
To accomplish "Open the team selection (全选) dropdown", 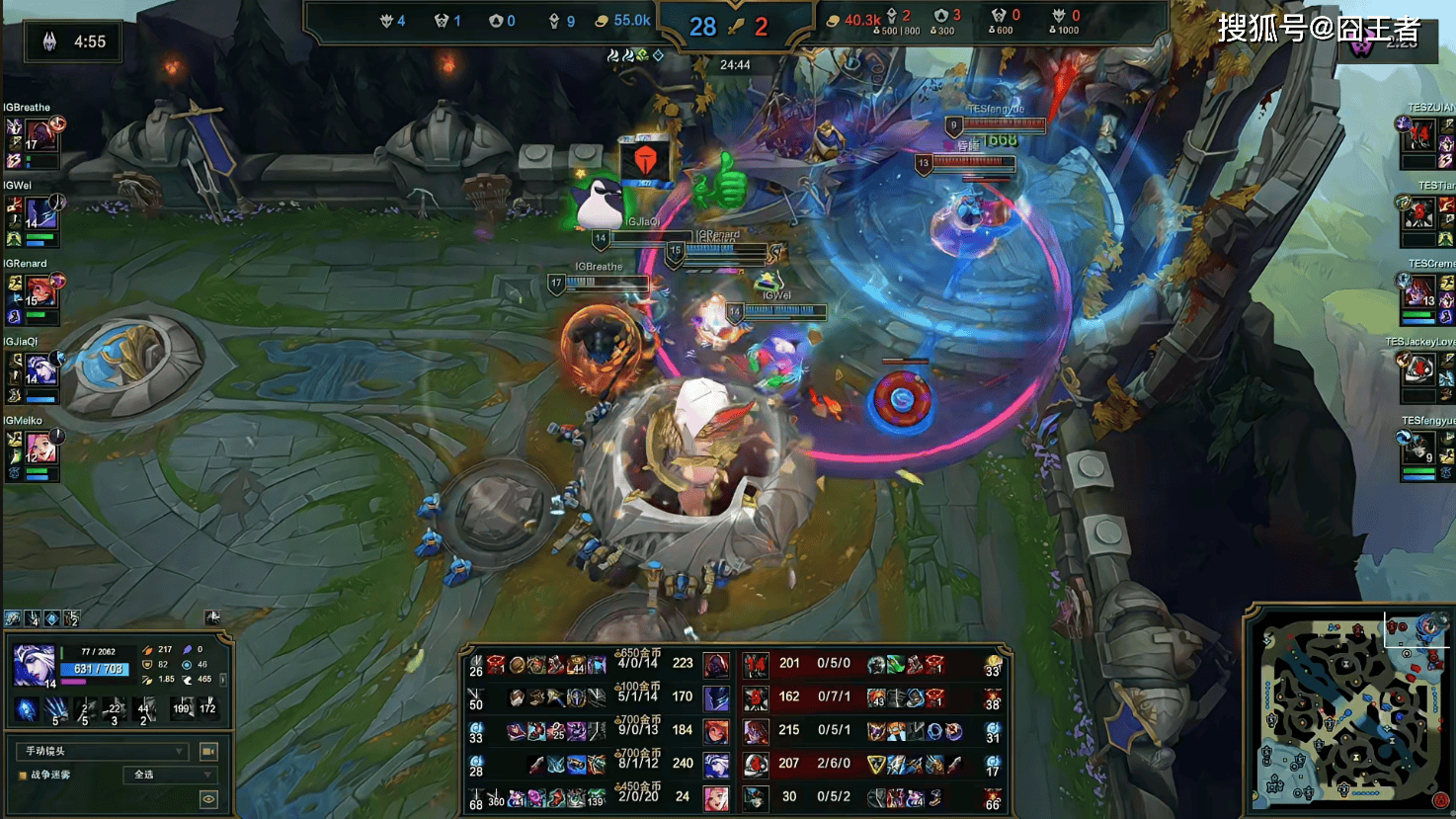I will point(172,776).
